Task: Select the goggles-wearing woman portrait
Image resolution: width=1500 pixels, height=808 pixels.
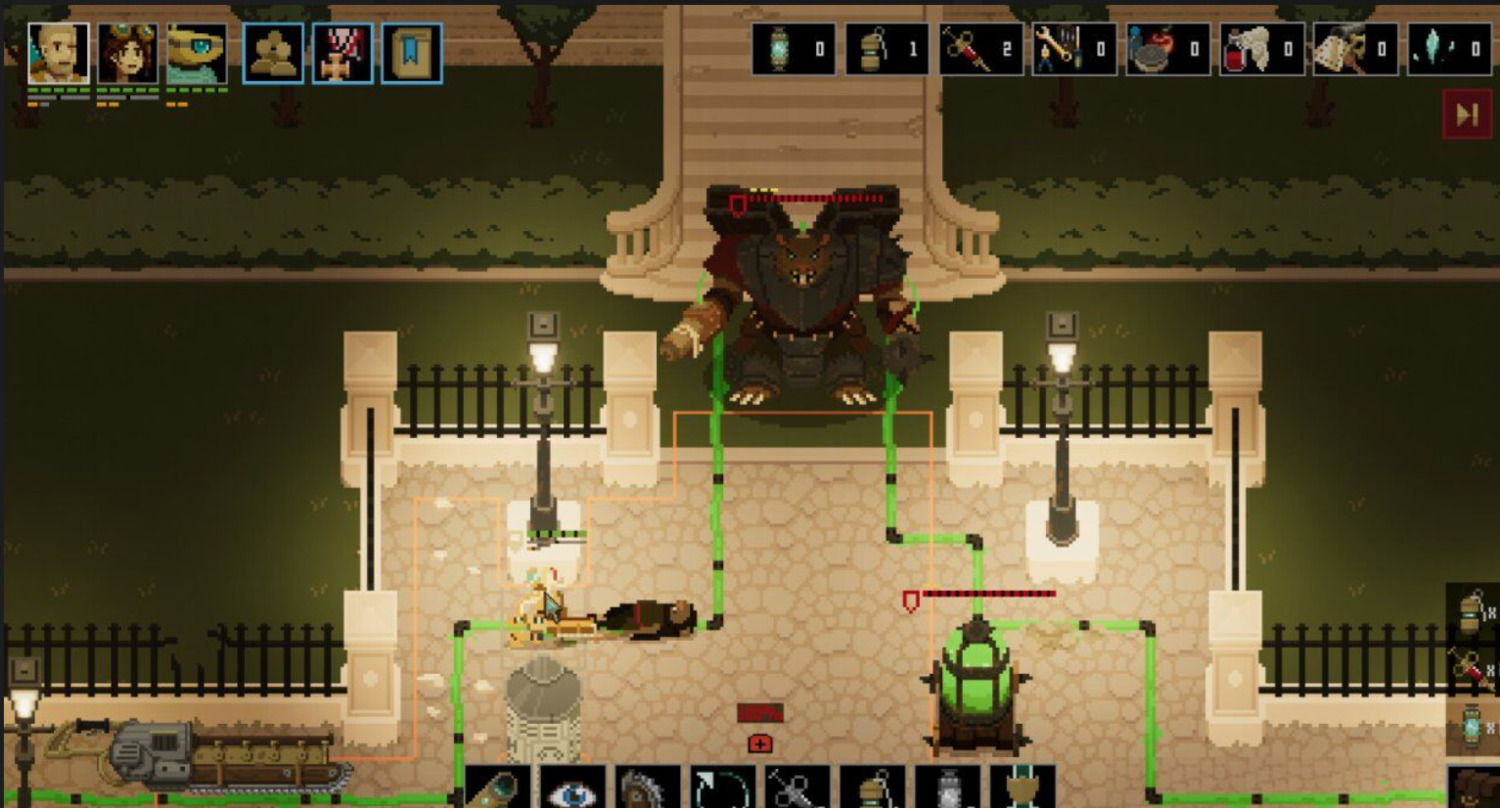Action: point(127,54)
